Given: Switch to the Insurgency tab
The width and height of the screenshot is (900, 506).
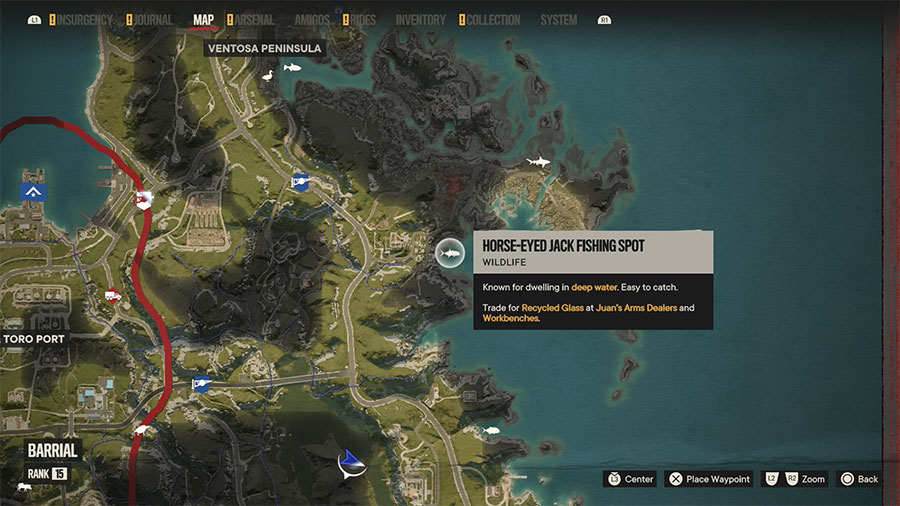Looking at the screenshot, I should click(84, 20).
